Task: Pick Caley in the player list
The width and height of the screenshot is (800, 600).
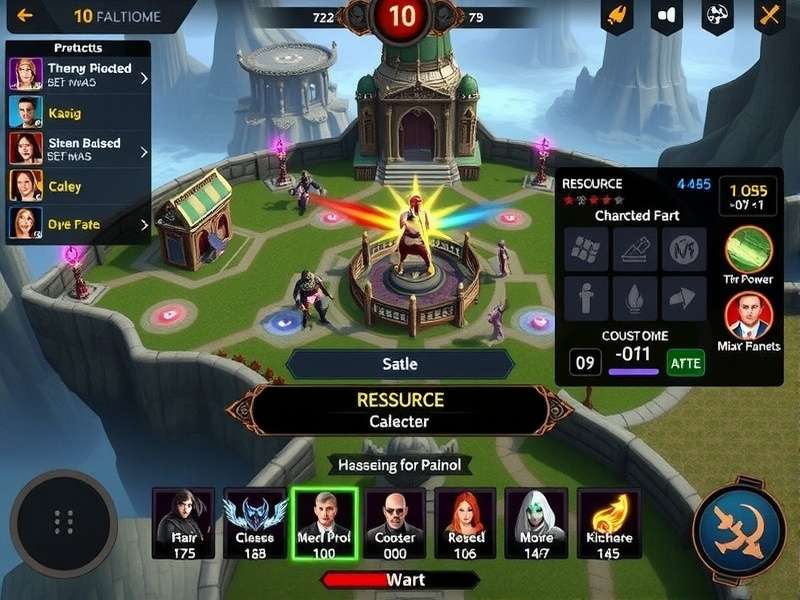Action: tap(79, 187)
